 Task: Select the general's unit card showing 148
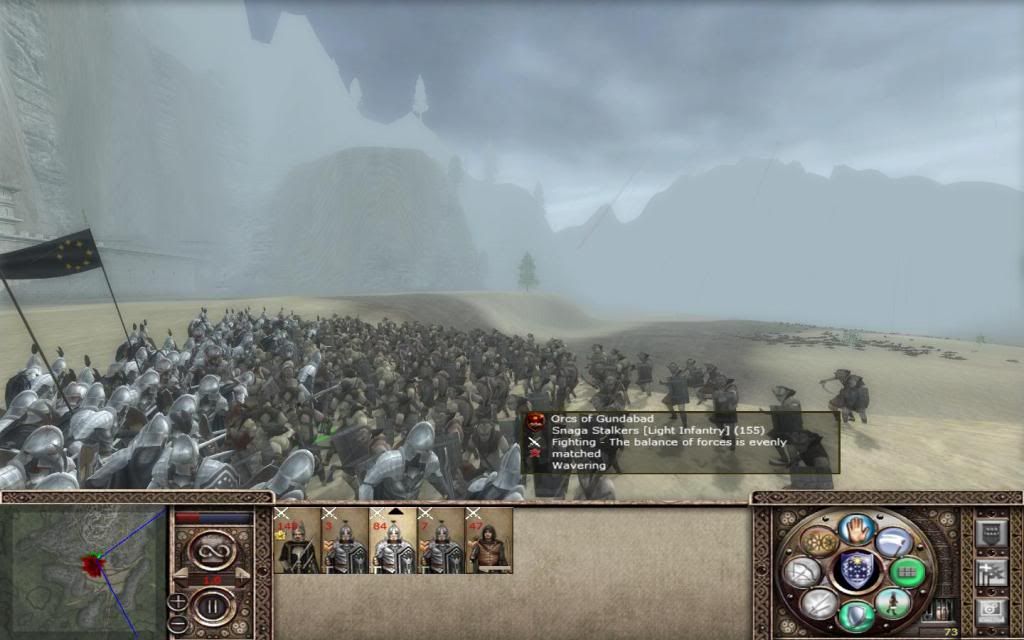(297, 541)
